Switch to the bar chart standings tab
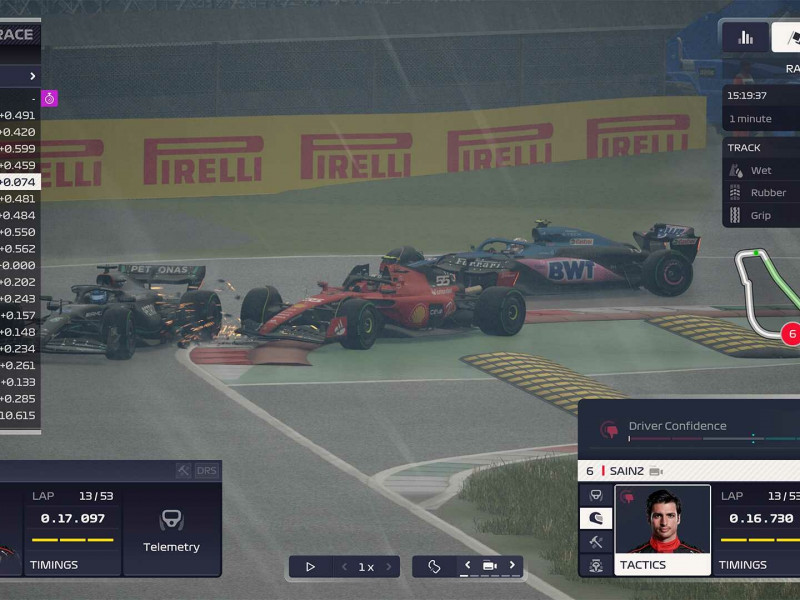800x600 pixels. (745, 38)
